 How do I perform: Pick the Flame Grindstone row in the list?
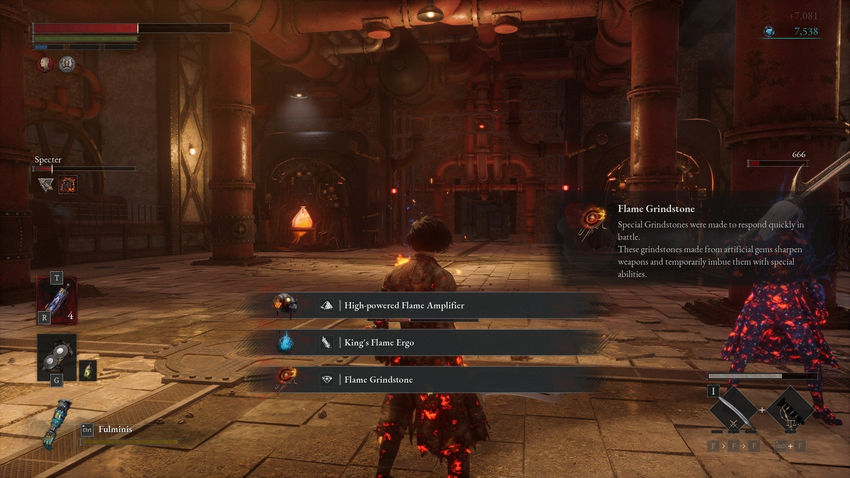coord(430,379)
